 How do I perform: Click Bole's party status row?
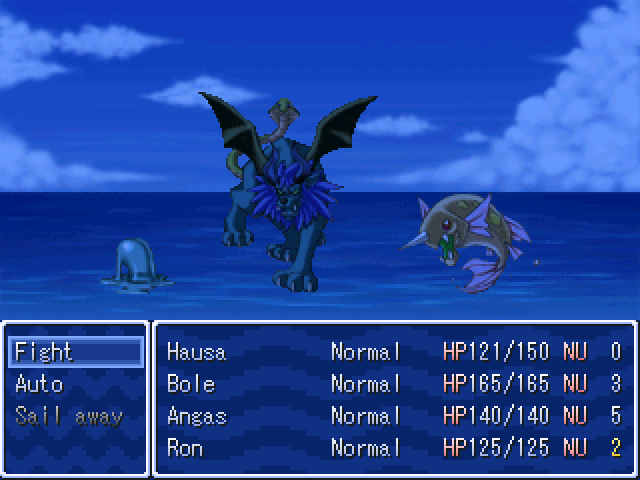click(x=394, y=384)
